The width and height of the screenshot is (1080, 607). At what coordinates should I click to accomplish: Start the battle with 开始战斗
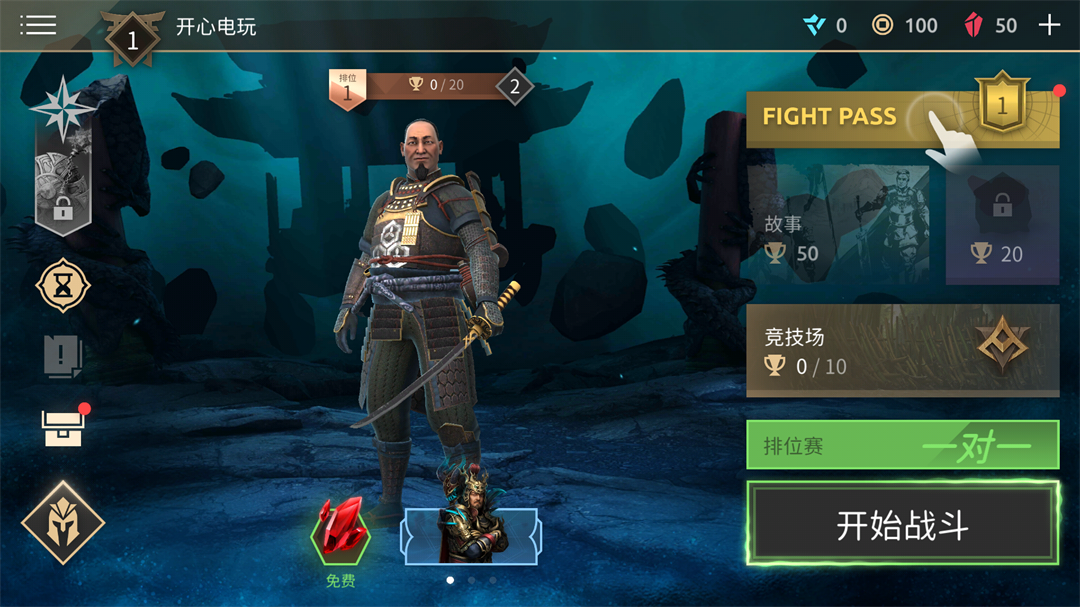[902, 525]
